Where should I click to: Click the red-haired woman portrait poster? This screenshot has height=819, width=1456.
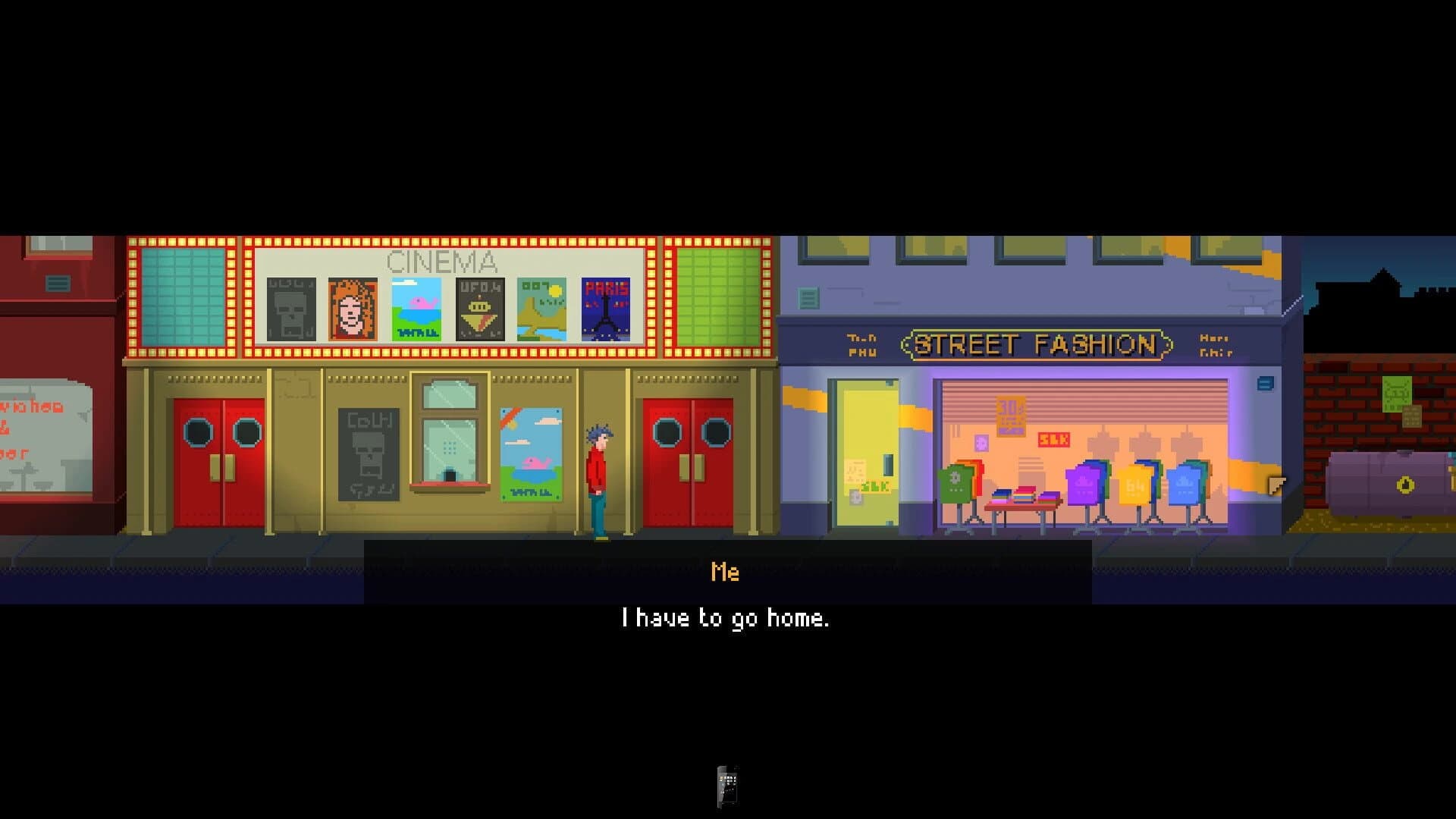tap(353, 308)
